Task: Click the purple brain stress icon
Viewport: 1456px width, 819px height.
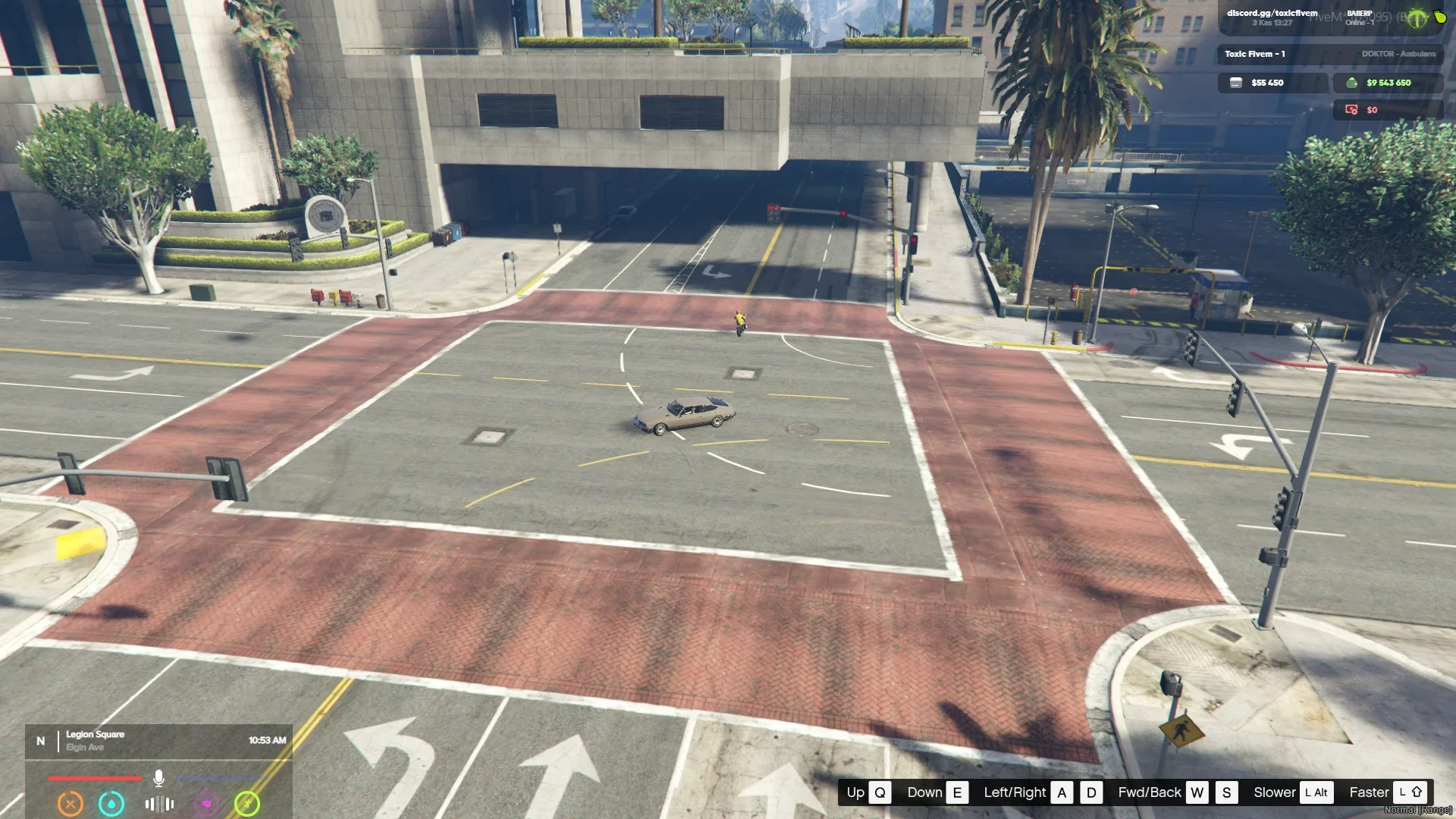Action: click(x=206, y=803)
